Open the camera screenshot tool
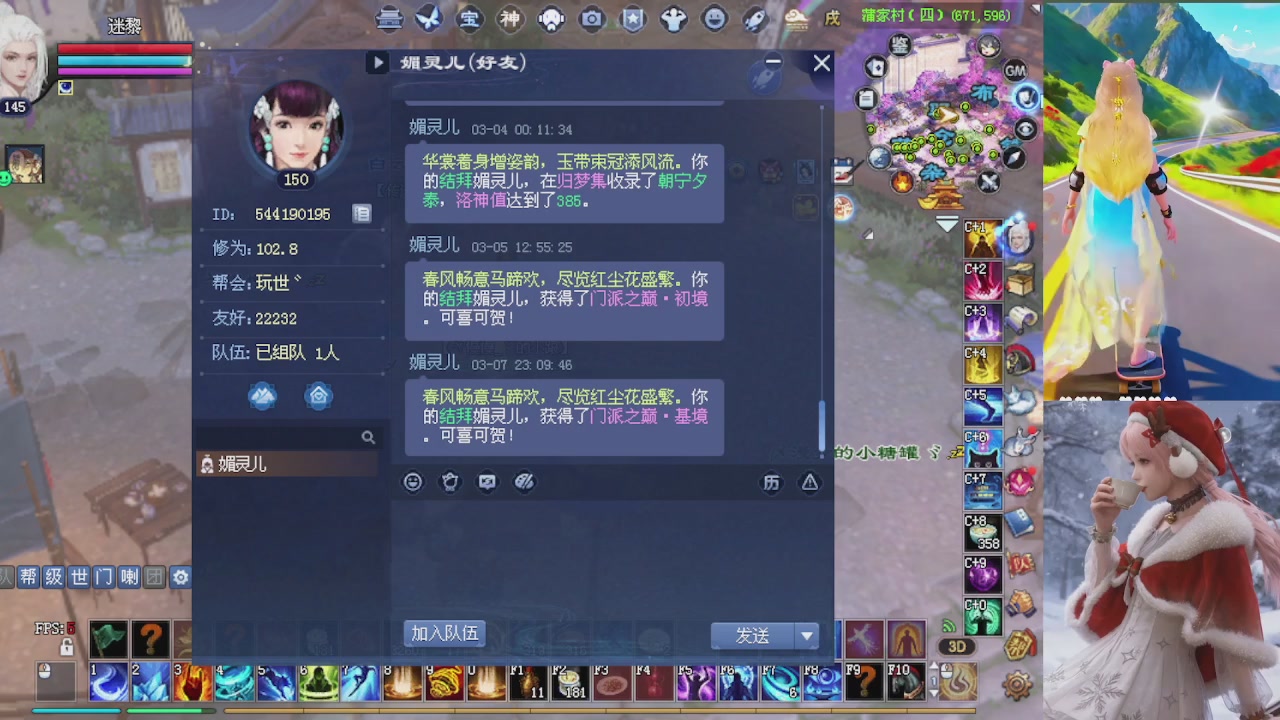 coord(592,18)
